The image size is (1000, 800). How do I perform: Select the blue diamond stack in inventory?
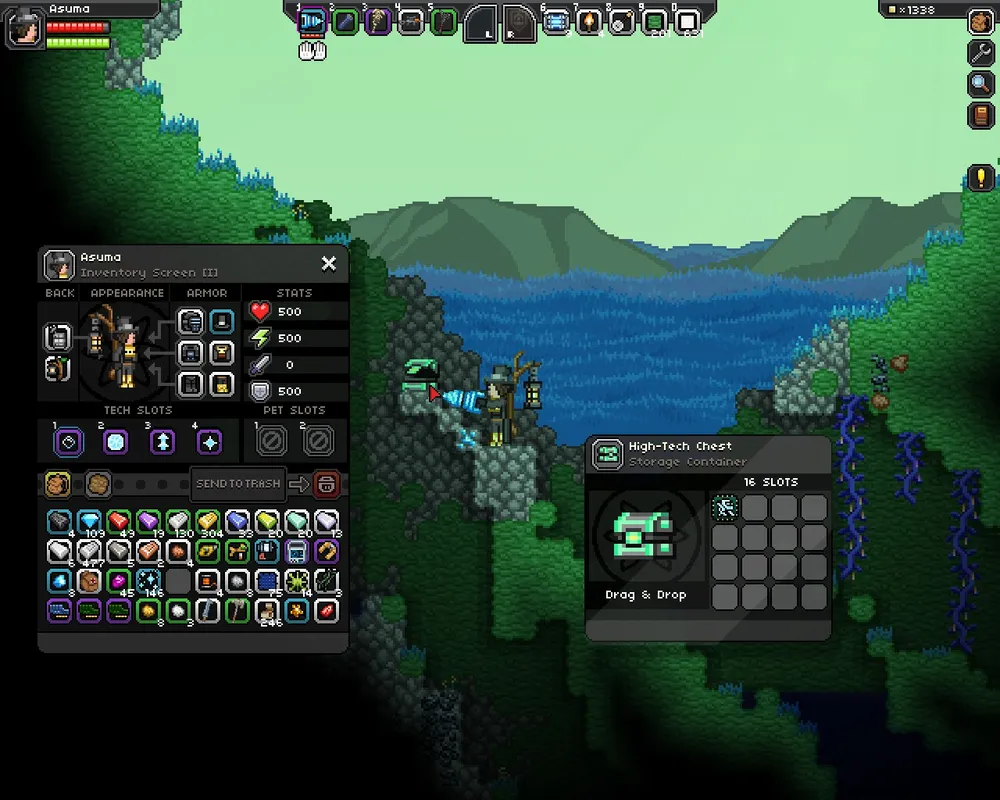(90, 522)
